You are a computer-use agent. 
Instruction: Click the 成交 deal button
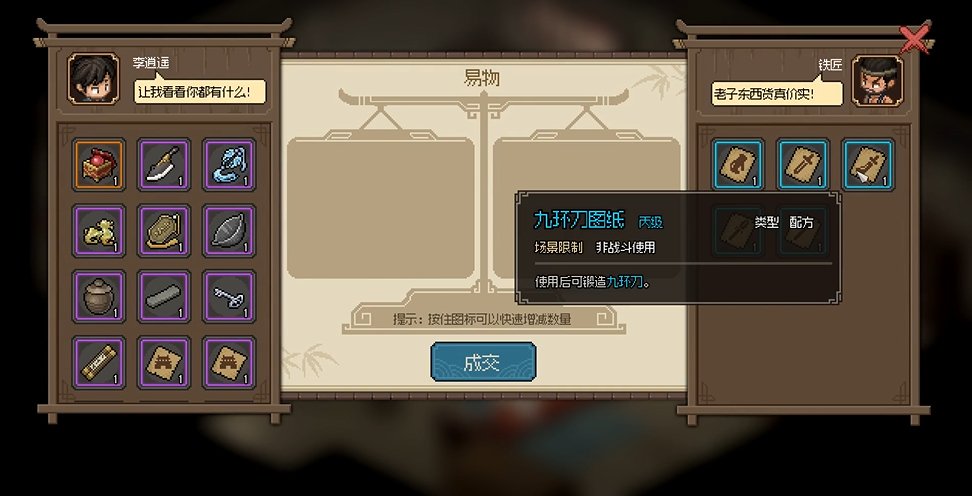coord(483,362)
